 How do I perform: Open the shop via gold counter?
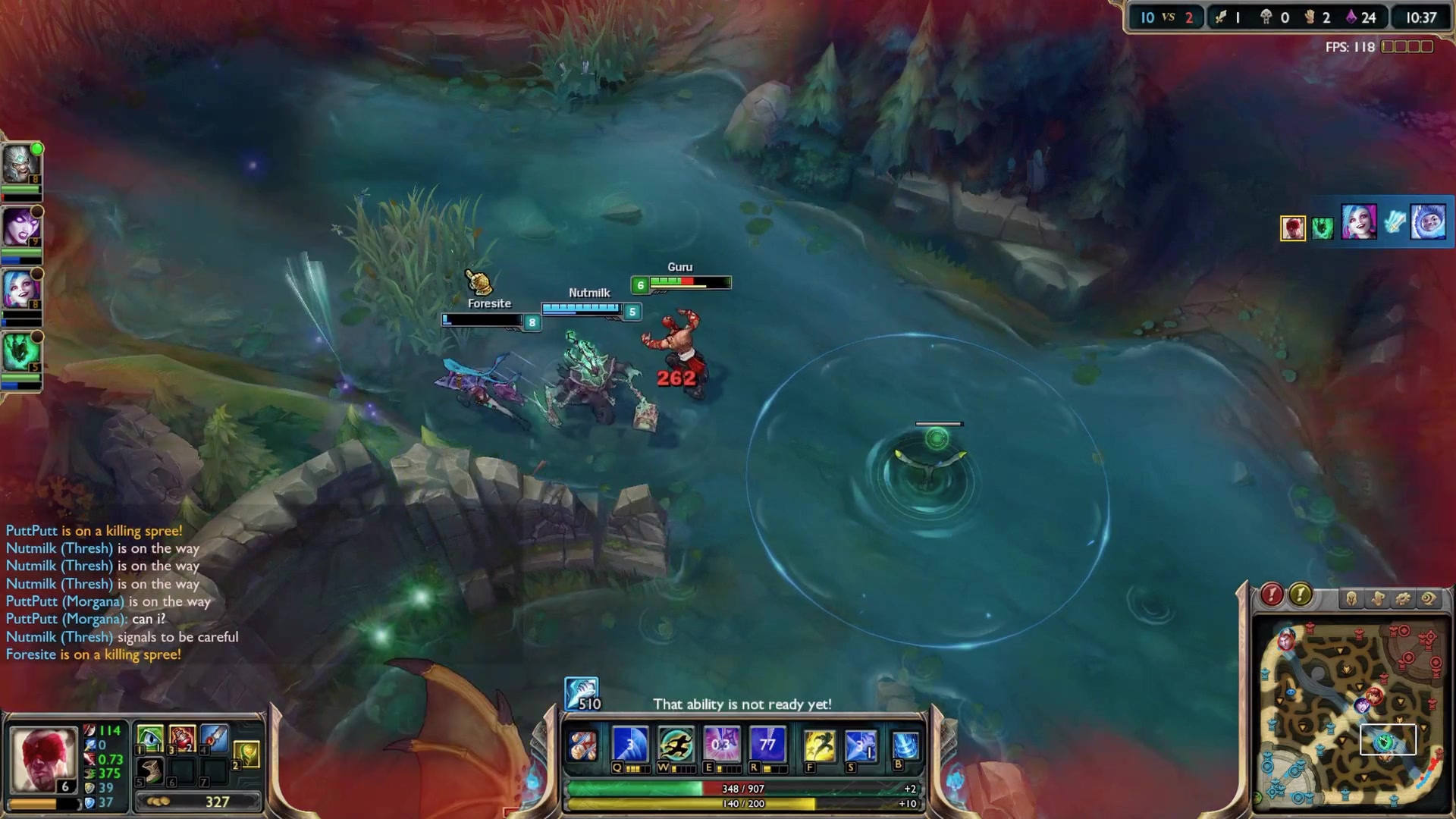199,802
